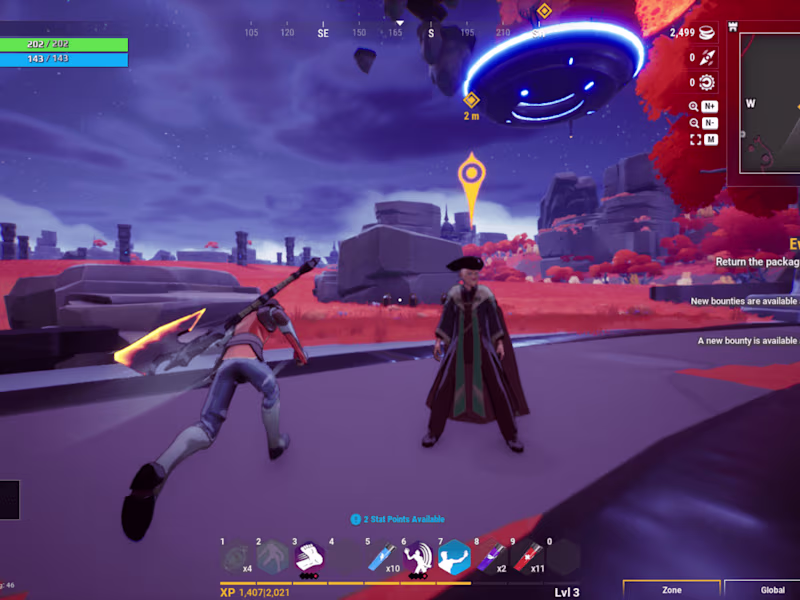800x600 pixels.
Task: Select the Return the package objective
Action: (x=757, y=262)
